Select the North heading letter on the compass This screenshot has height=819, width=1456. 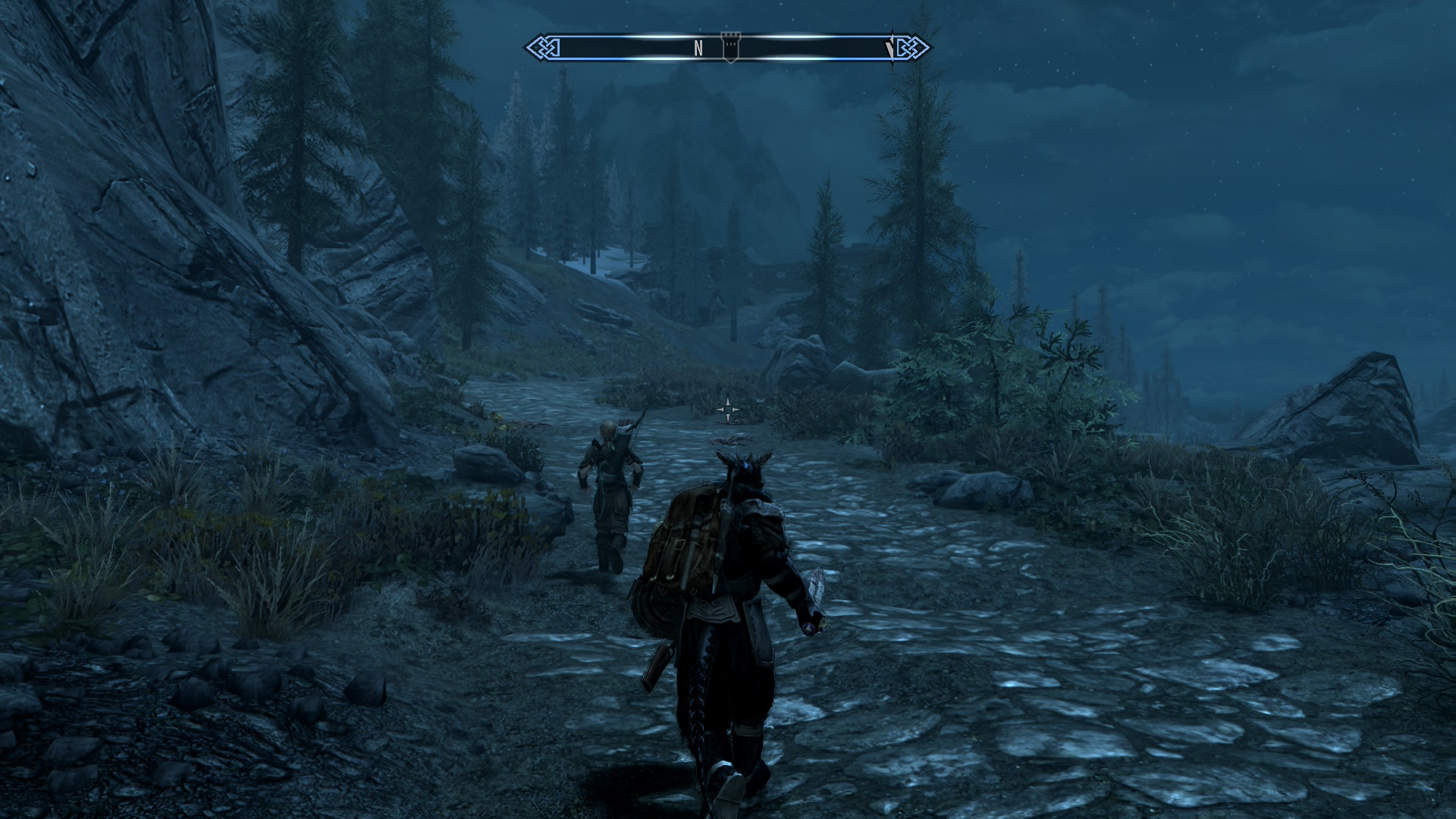click(698, 49)
